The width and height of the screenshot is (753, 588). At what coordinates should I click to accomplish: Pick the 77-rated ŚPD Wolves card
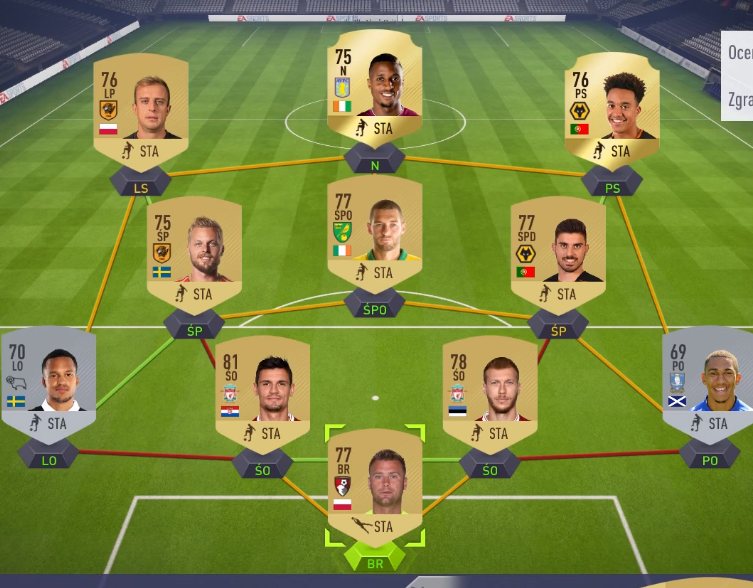tap(558, 250)
